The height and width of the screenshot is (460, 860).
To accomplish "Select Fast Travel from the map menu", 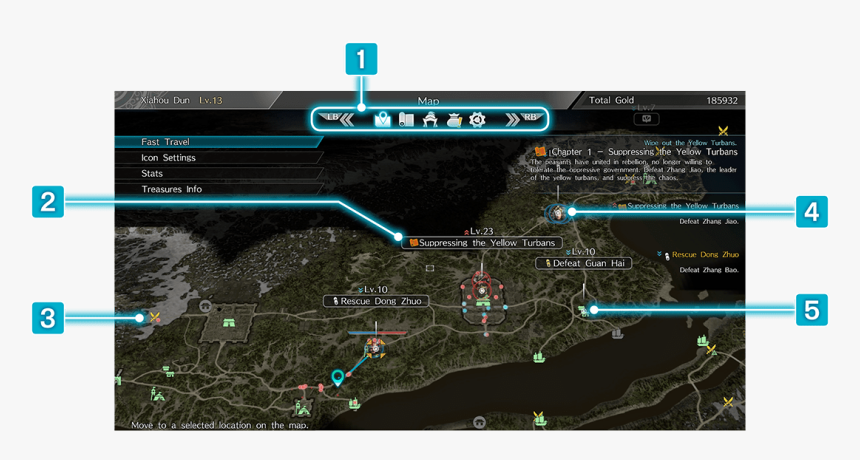I will click(166, 142).
